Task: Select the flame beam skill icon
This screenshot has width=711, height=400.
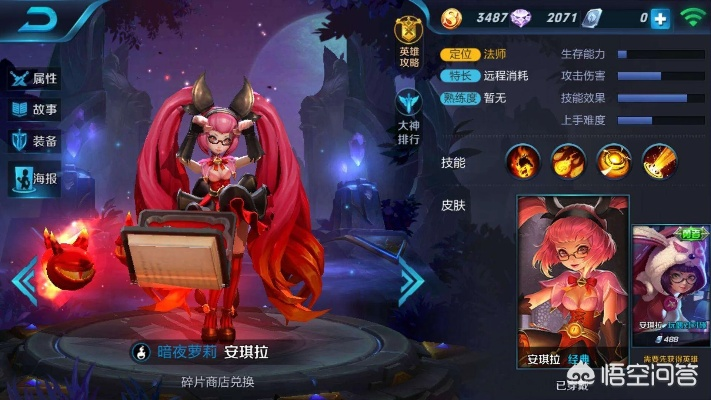Action: tap(659, 161)
